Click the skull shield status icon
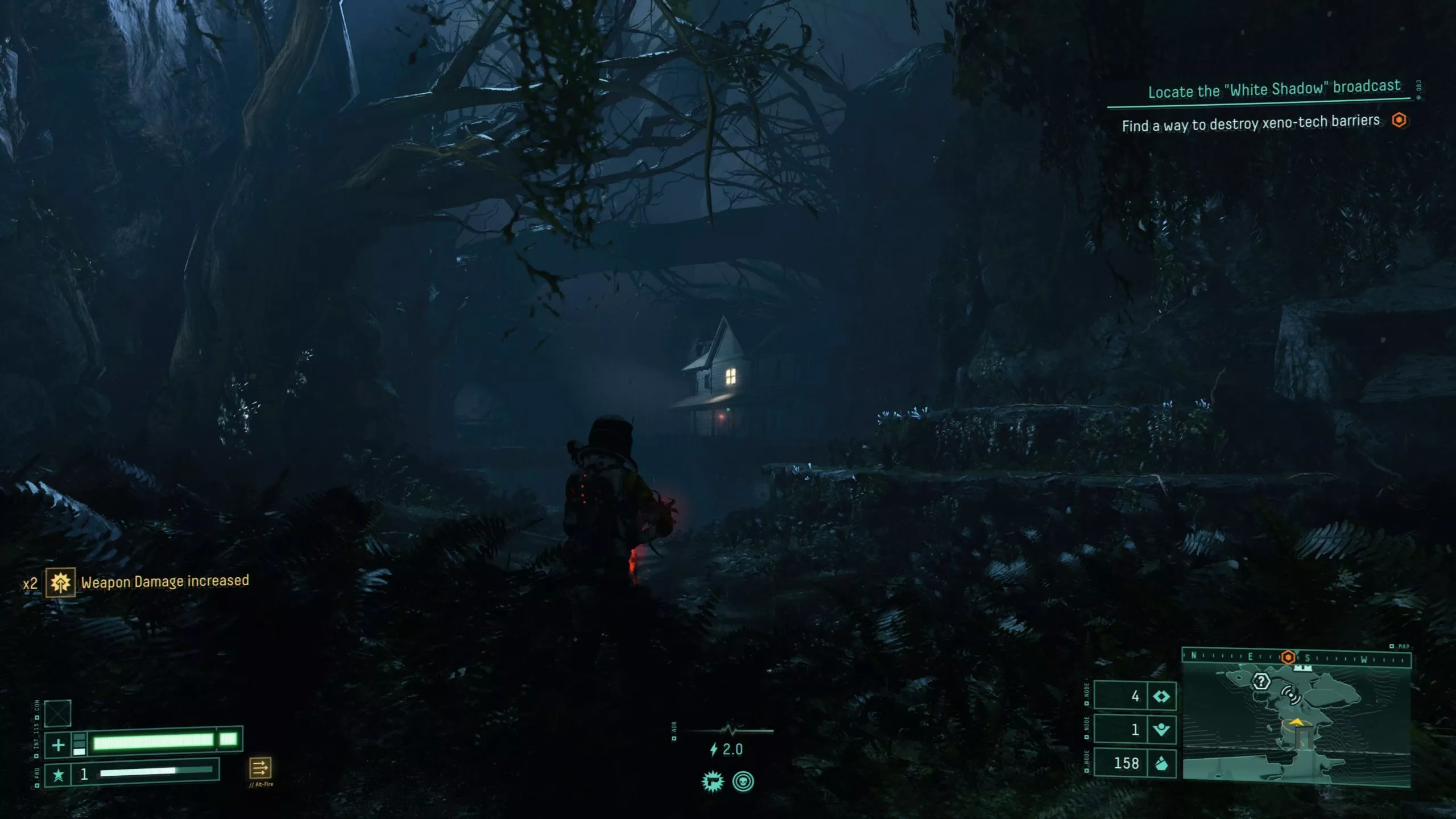 coord(743,782)
